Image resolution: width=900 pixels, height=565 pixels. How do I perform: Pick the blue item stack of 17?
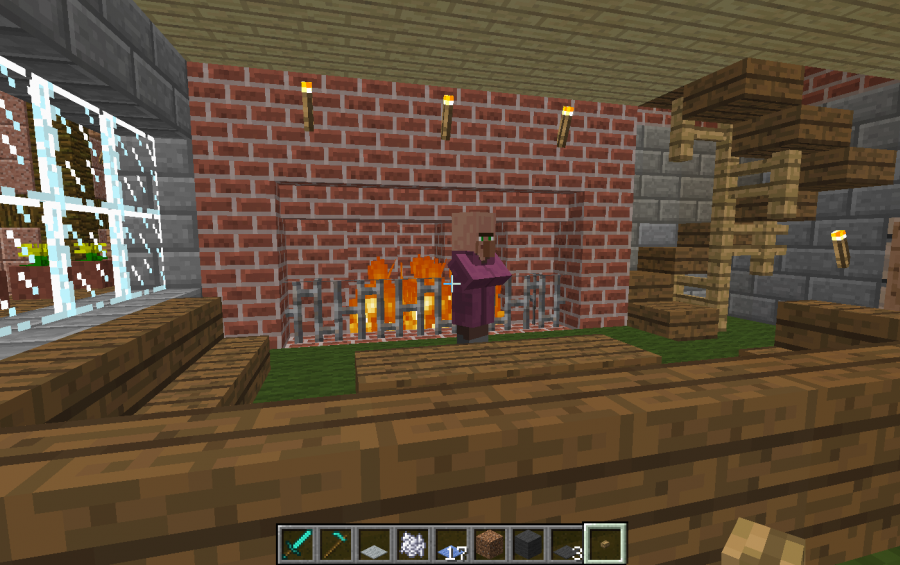450,543
